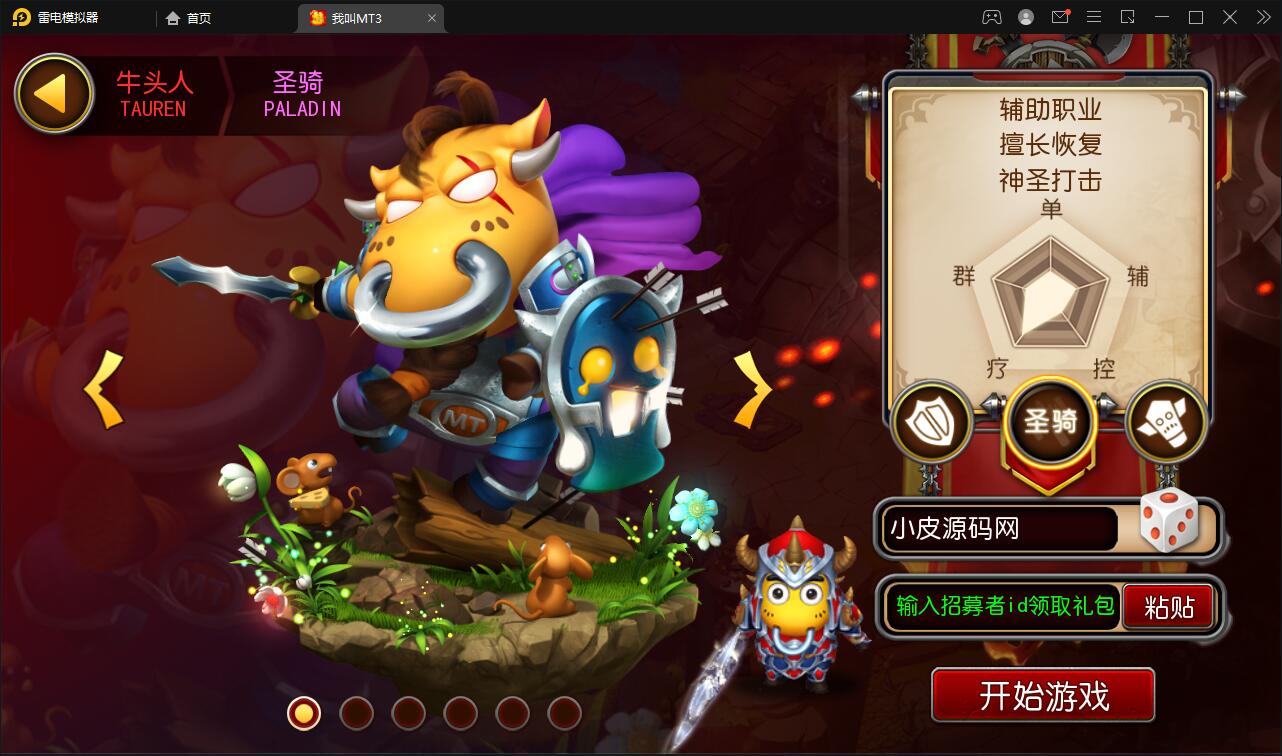The image size is (1282, 756).
Task: Open the shield class icon beside 圣骑 badge
Action: click(931, 422)
